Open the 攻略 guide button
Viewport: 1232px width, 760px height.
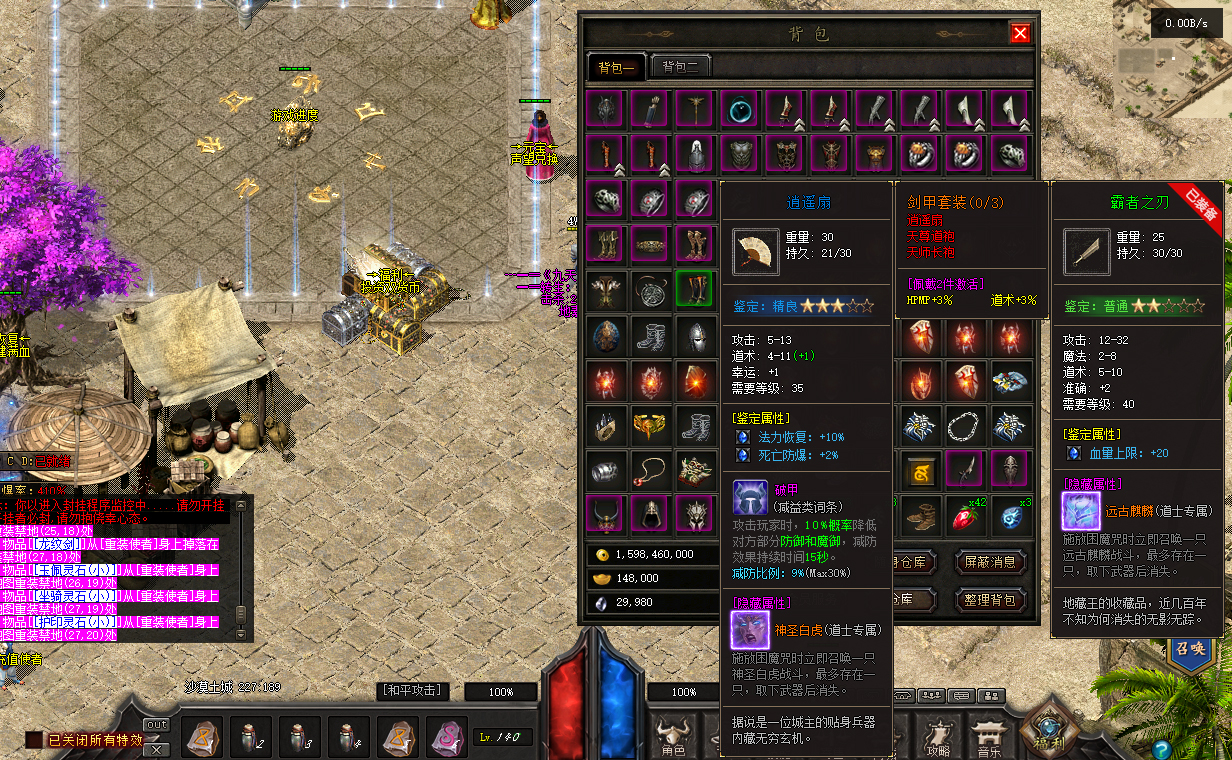(x=938, y=735)
